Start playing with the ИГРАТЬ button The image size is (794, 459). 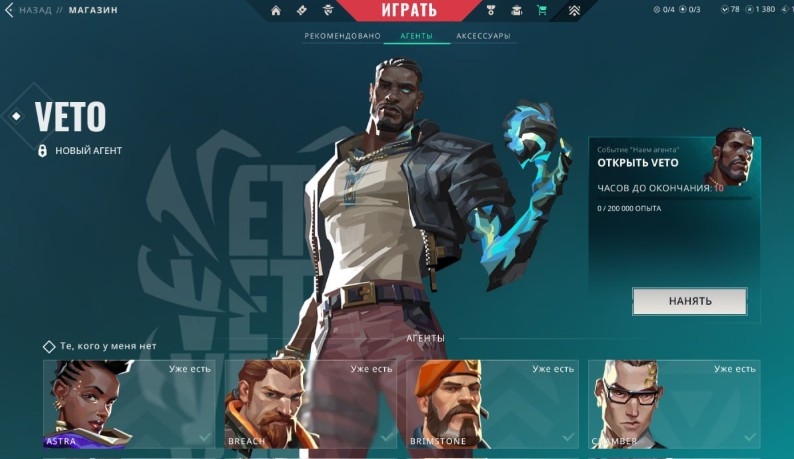point(409,11)
